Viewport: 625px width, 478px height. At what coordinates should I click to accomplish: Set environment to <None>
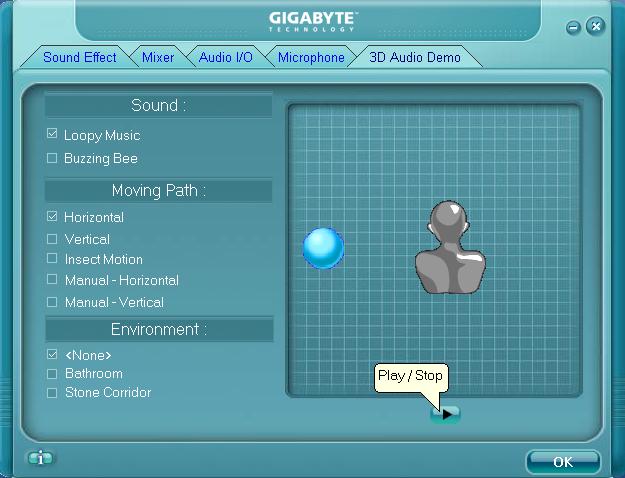click(x=52, y=355)
